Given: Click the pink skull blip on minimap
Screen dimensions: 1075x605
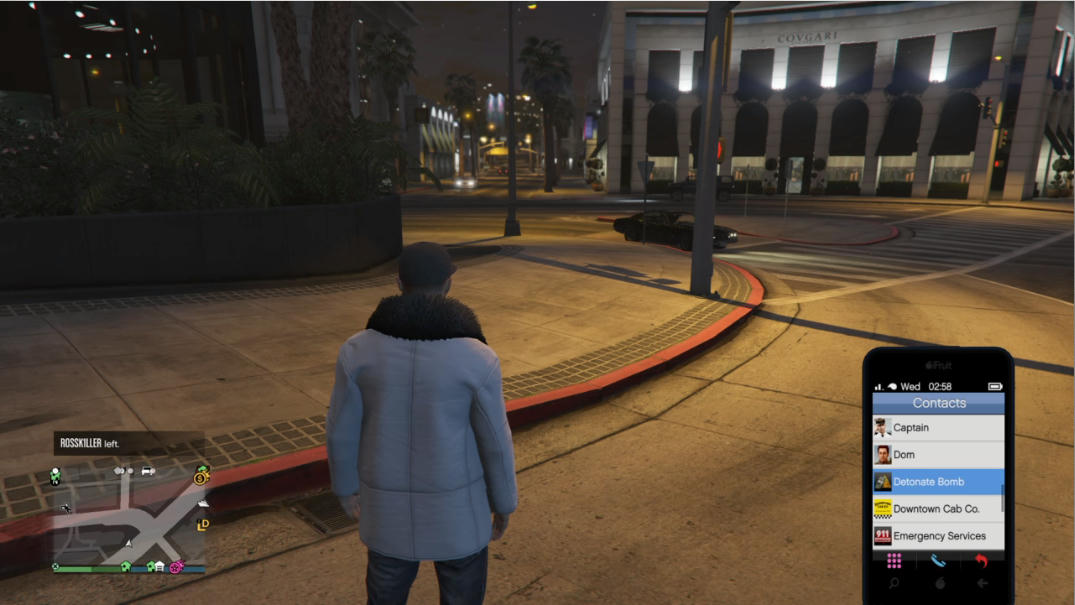Looking at the screenshot, I should (176, 567).
